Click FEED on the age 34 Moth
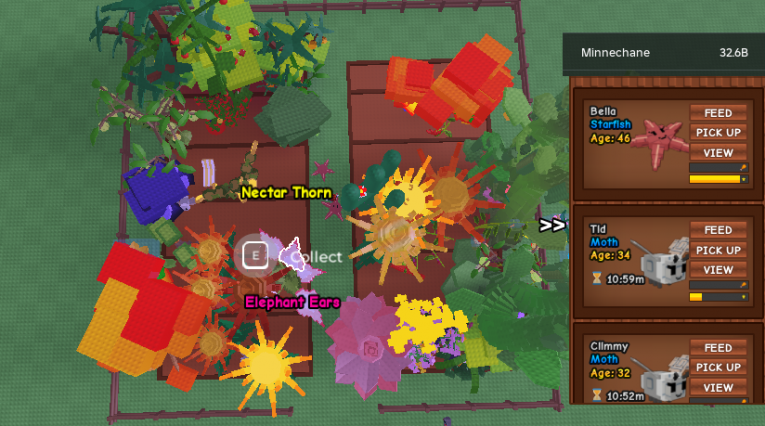Image resolution: width=765 pixels, height=426 pixels. pyautogui.click(x=718, y=231)
